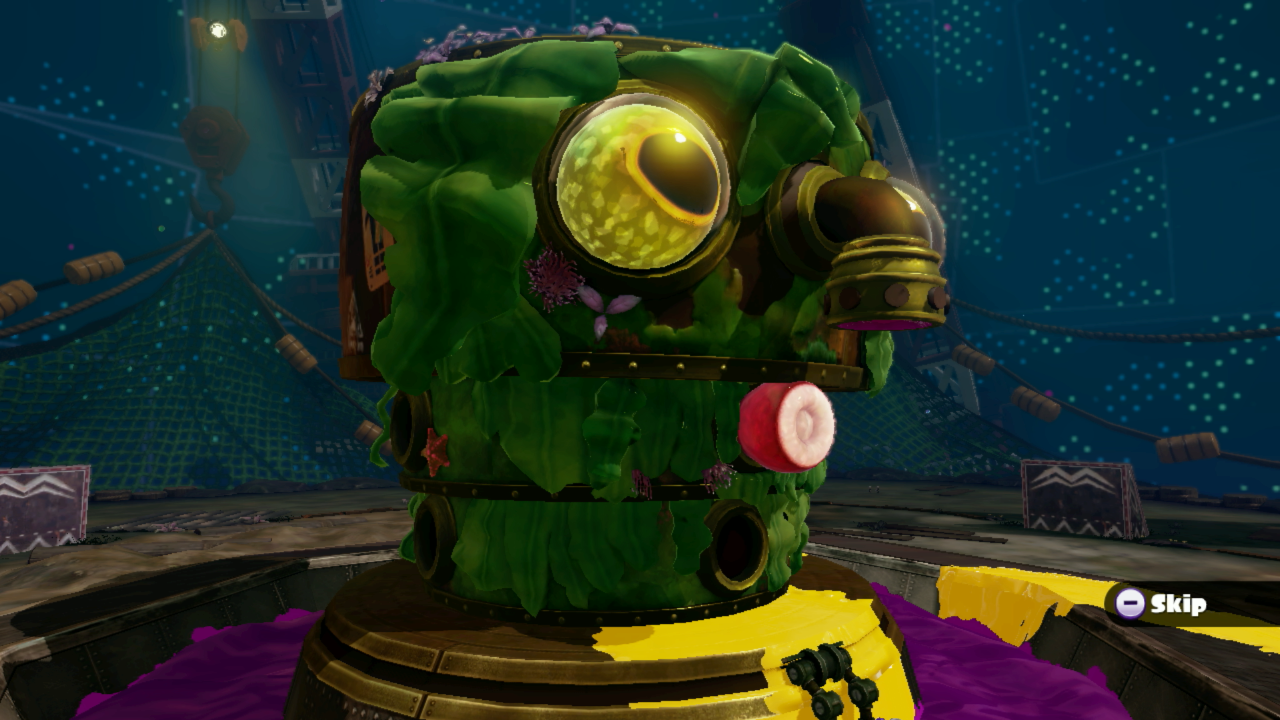Tap the purple coral flower below the eye

tap(556, 280)
